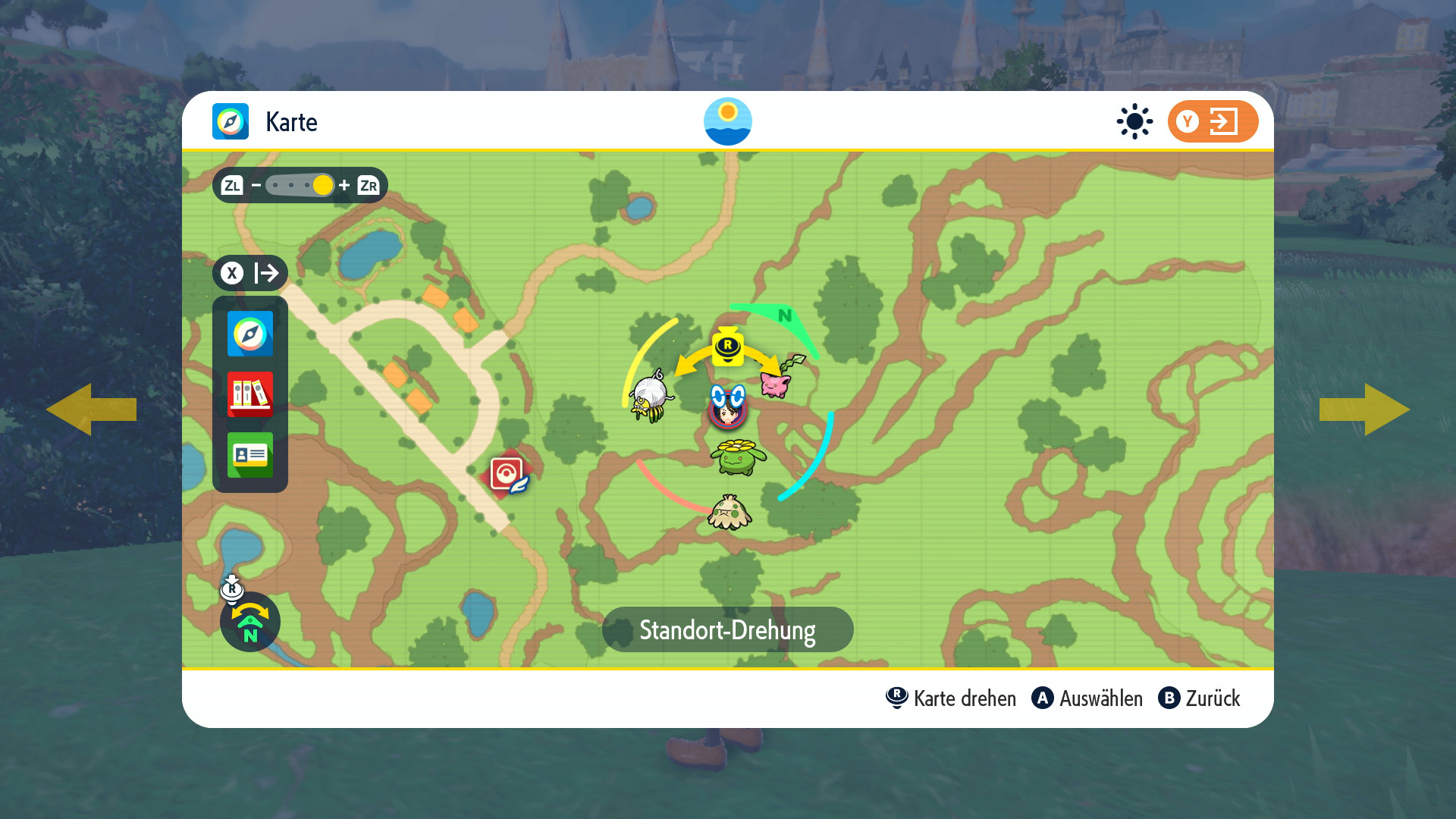Viewport: 1456px width, 819px height.
Task: Select the Combee map icon
Action: [651, 396]
